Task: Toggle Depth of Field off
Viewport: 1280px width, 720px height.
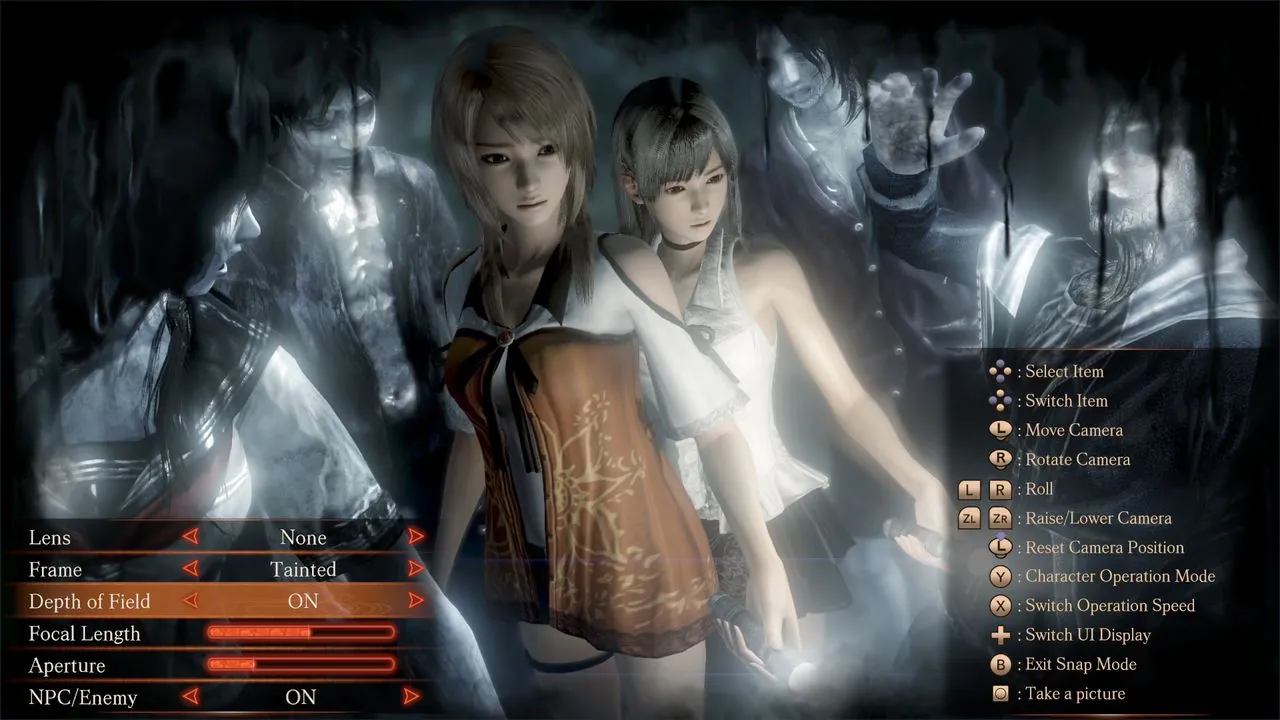Action: click(x=303, y=601)
